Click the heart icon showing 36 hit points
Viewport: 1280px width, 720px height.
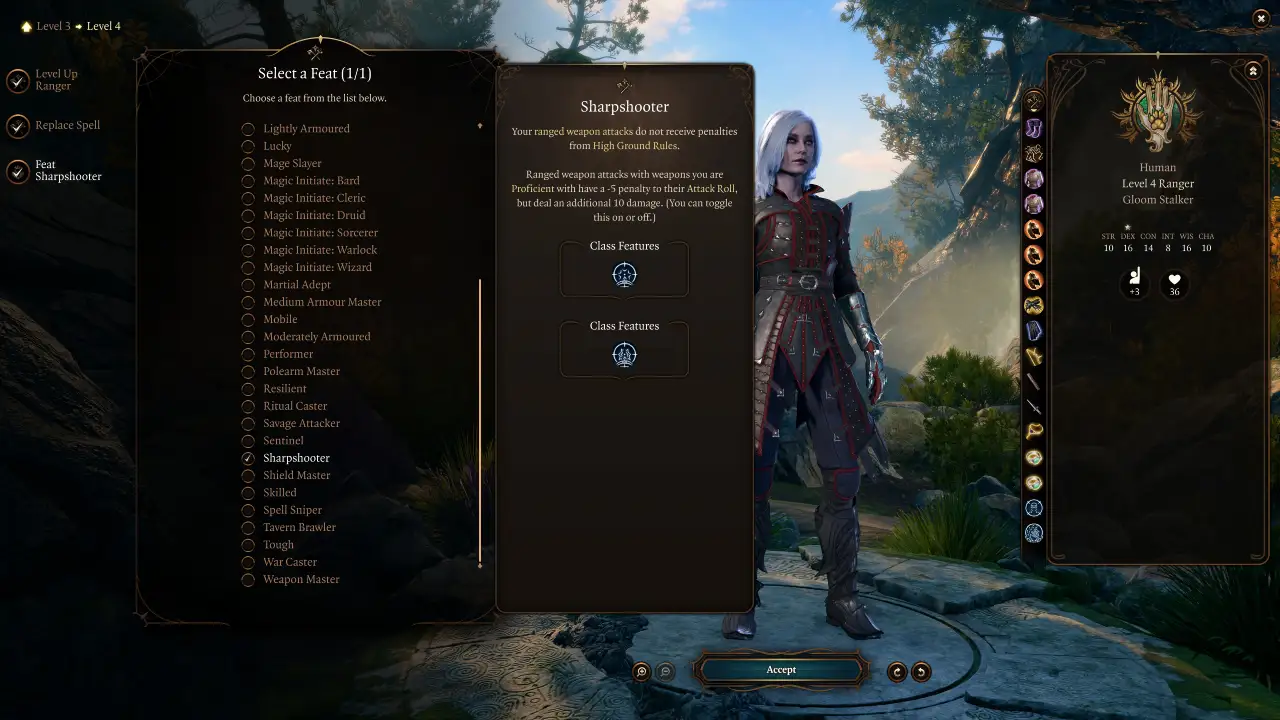(1174, 283)
